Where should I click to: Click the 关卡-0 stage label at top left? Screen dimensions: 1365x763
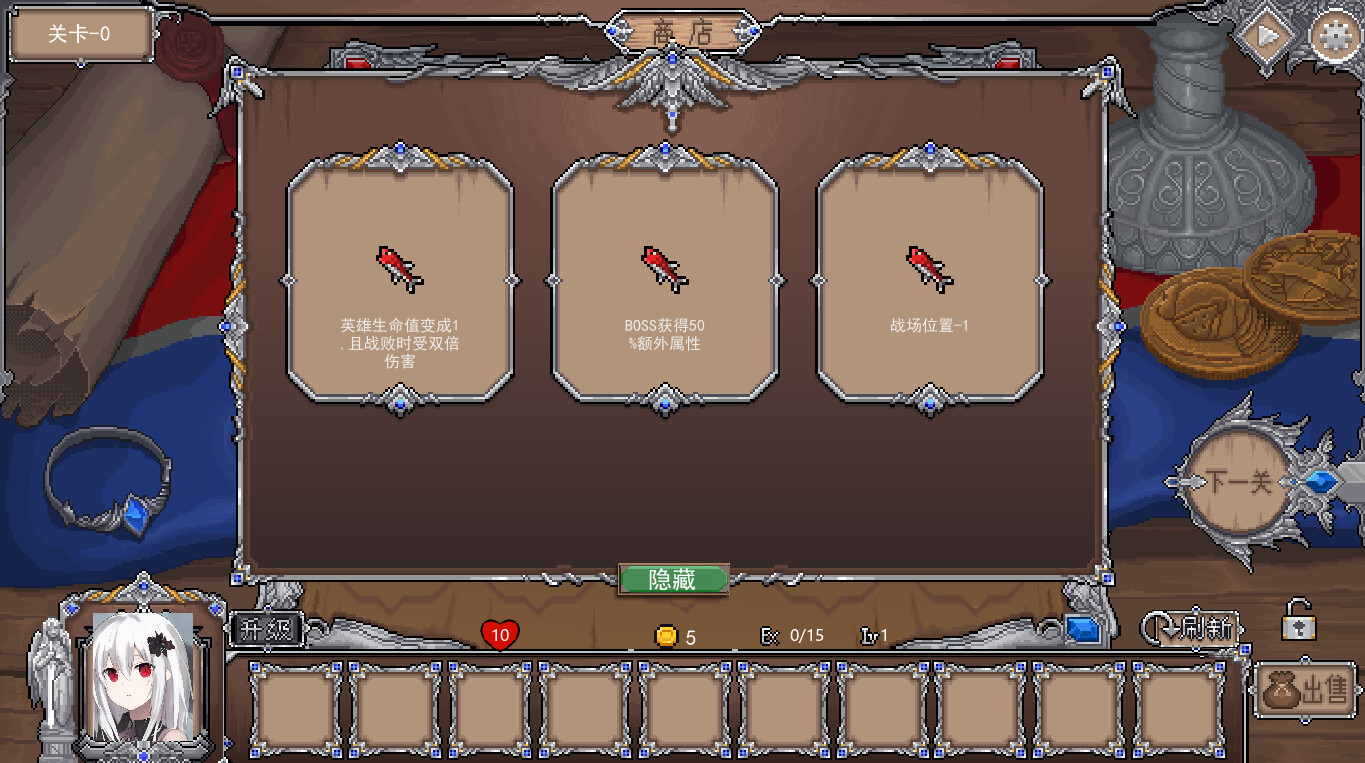click(x=78, y=32)
